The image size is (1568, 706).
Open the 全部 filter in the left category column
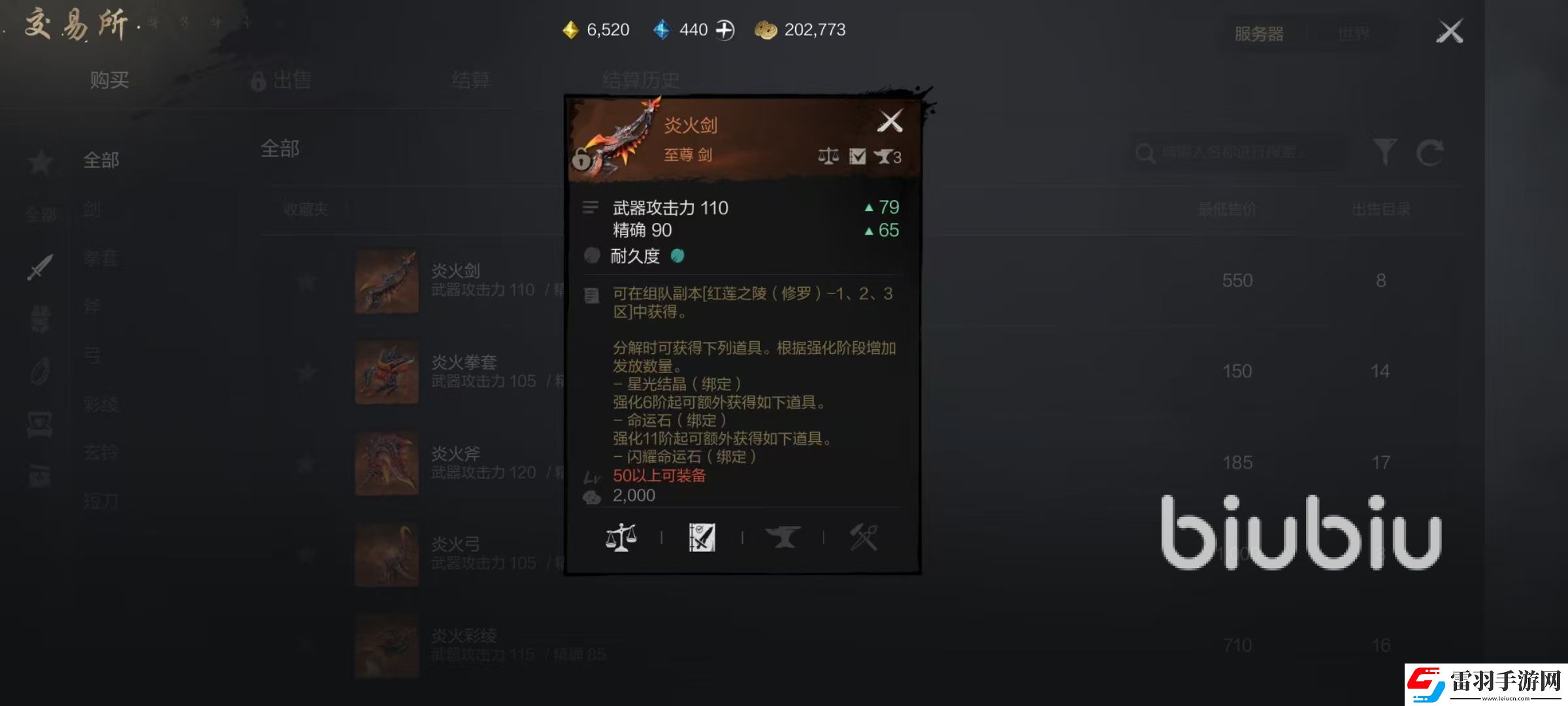pos(101,160)
